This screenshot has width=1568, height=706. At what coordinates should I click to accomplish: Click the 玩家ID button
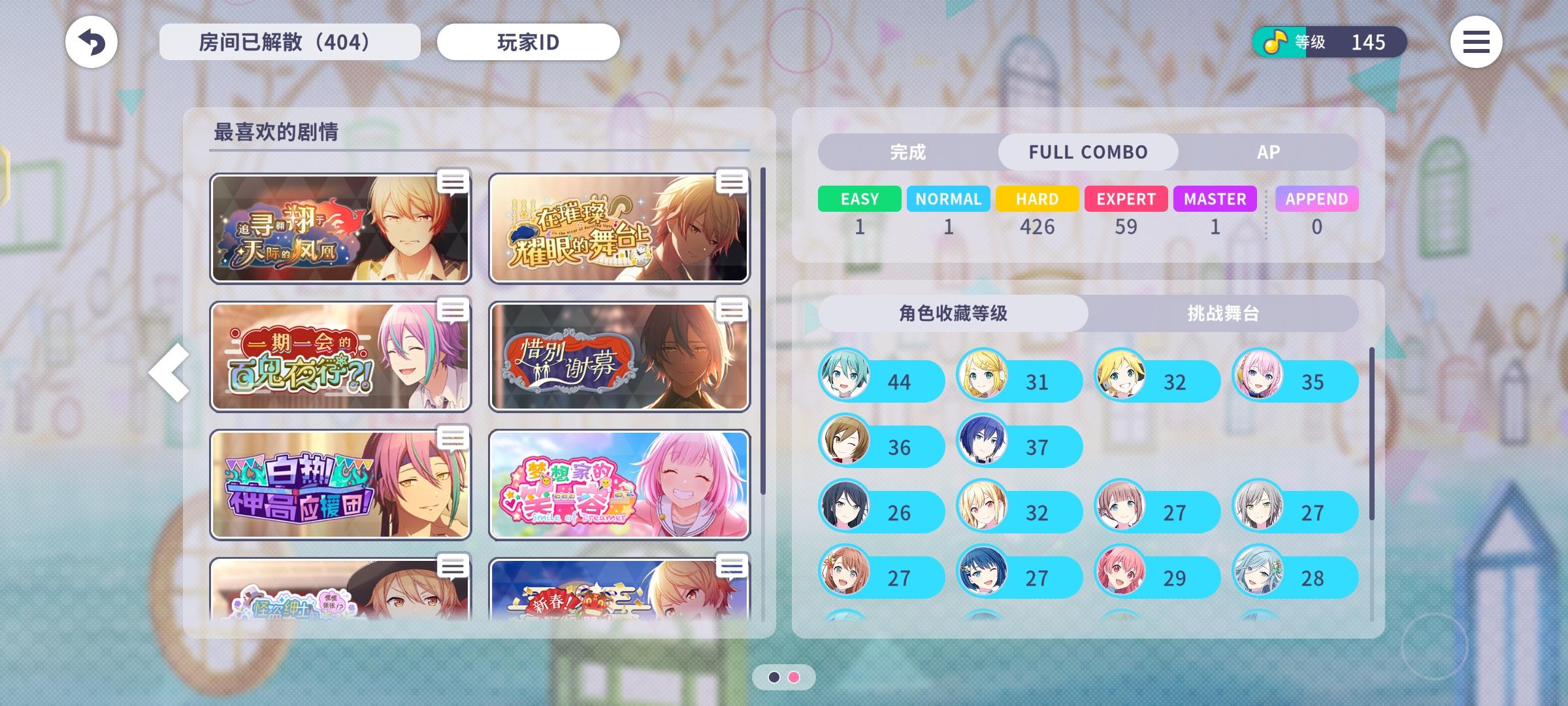pos(528,42)
